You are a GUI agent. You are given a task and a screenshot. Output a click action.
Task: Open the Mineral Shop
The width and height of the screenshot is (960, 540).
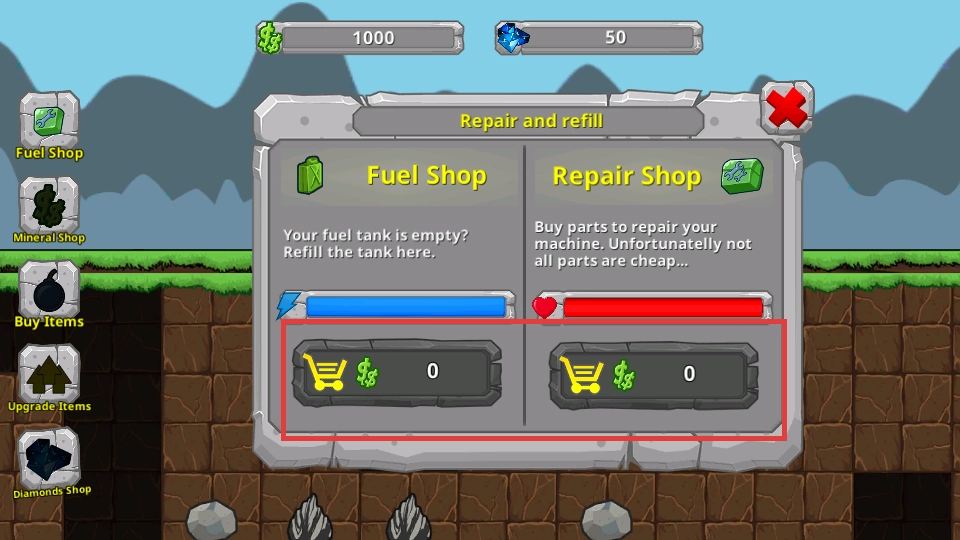pos(49,208)
